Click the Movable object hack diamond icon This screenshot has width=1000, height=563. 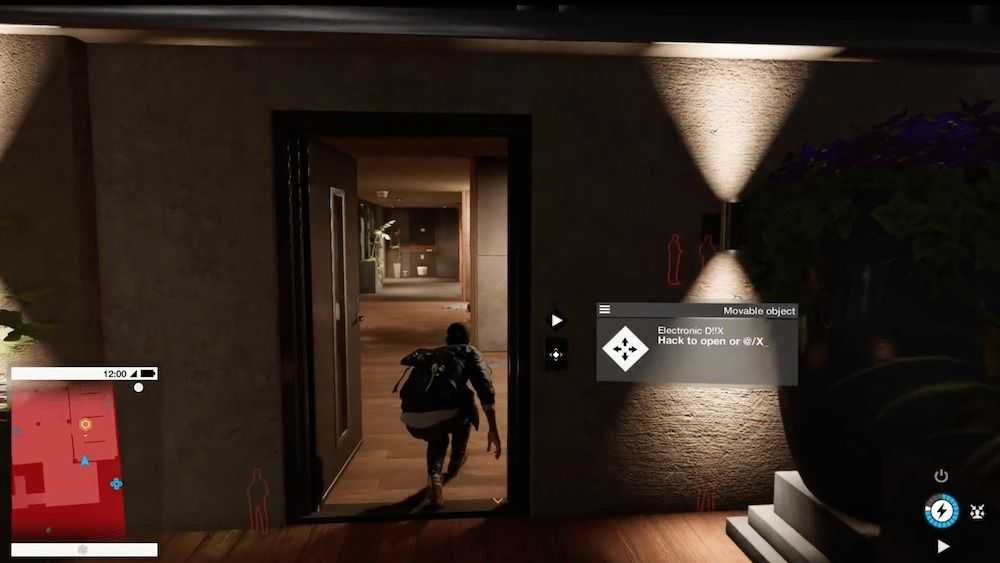(625, 348)
